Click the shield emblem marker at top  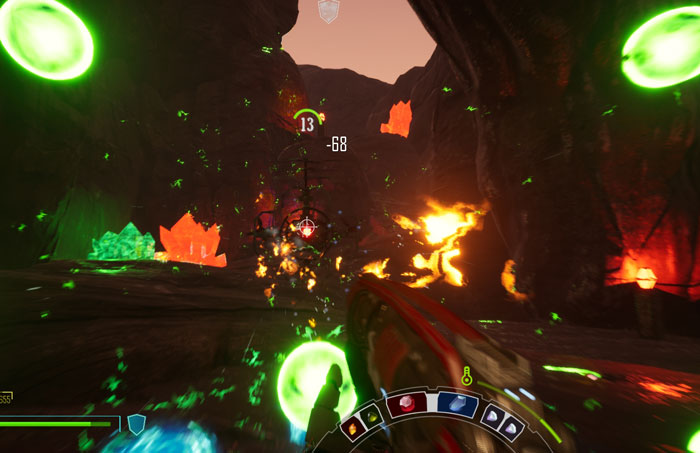point(328,11)
